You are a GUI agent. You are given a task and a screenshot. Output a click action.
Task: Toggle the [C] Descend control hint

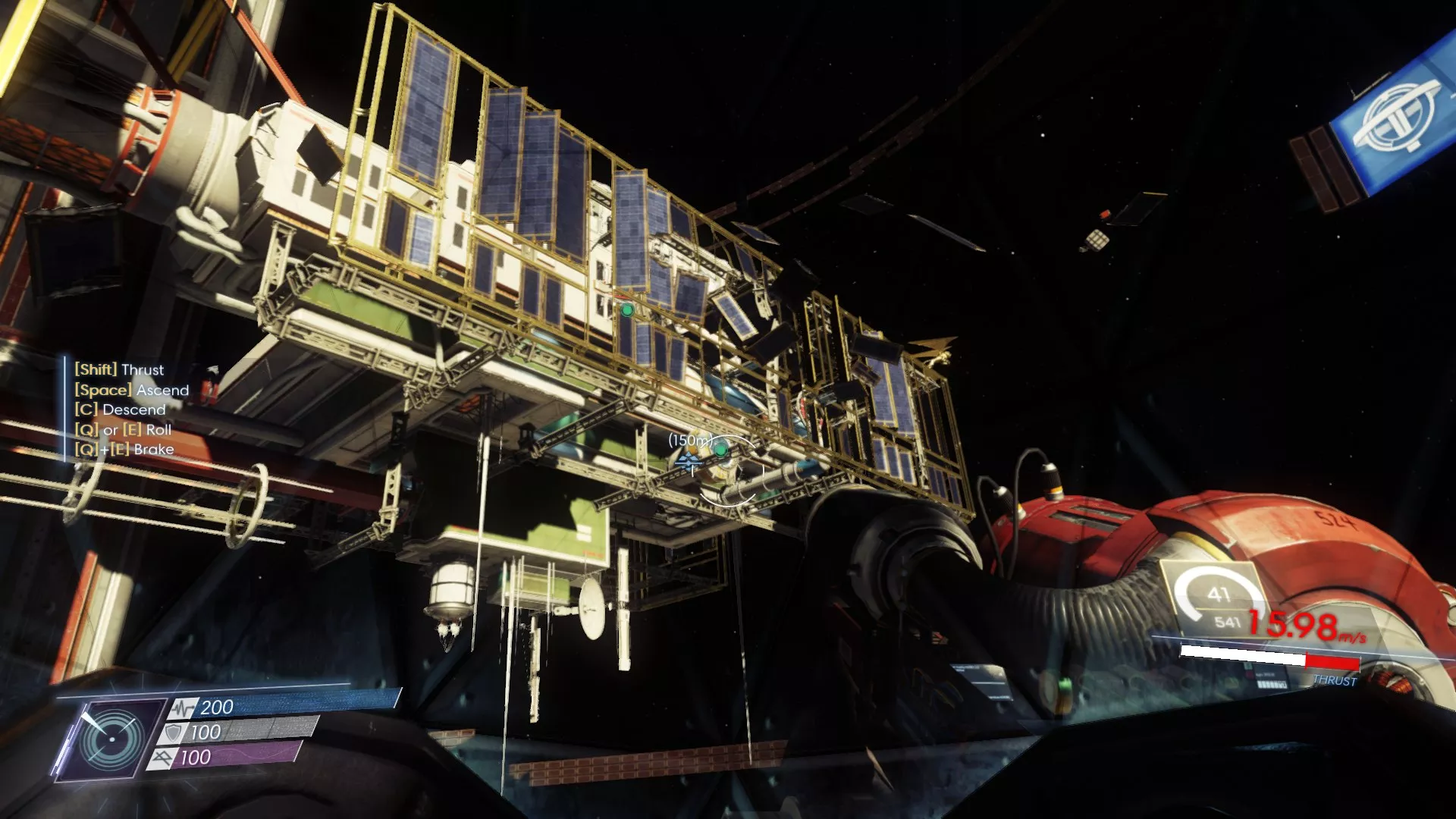click(x=119, y=409)
